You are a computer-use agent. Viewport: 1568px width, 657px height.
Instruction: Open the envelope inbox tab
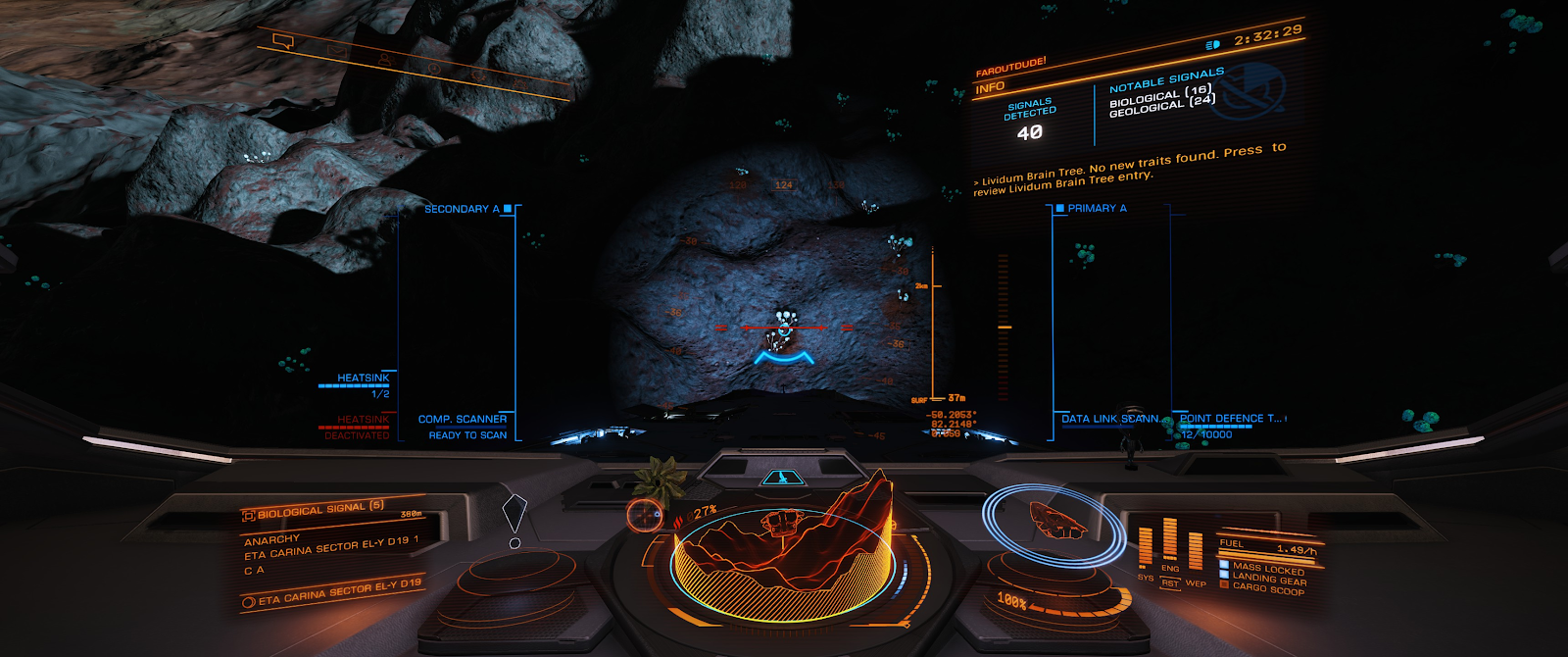[336, 51]
